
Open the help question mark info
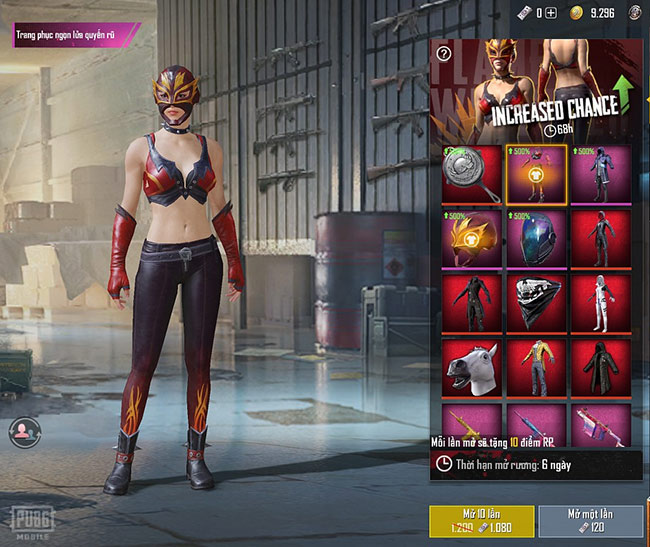point(444,54)
